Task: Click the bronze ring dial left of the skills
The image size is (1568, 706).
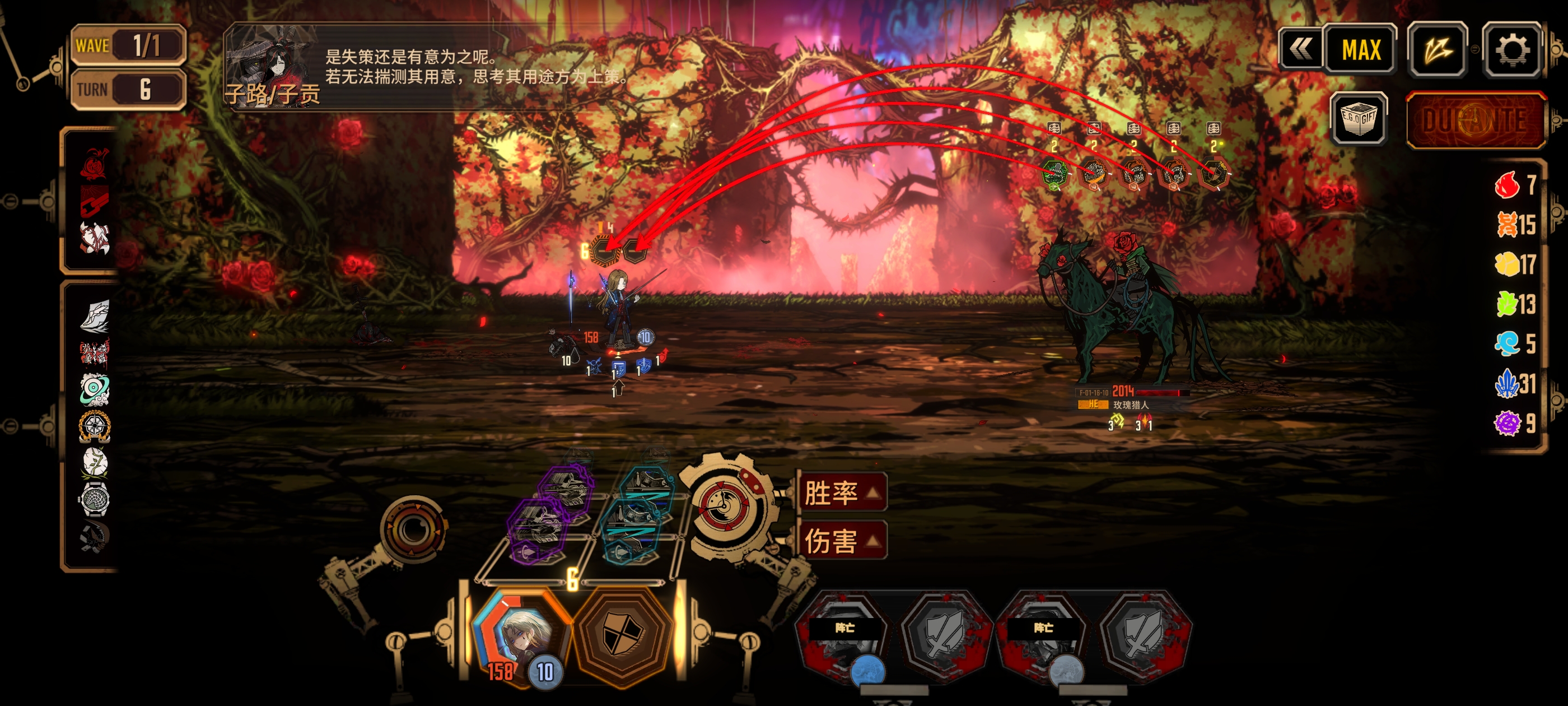Action: click(x=413, y=528)
